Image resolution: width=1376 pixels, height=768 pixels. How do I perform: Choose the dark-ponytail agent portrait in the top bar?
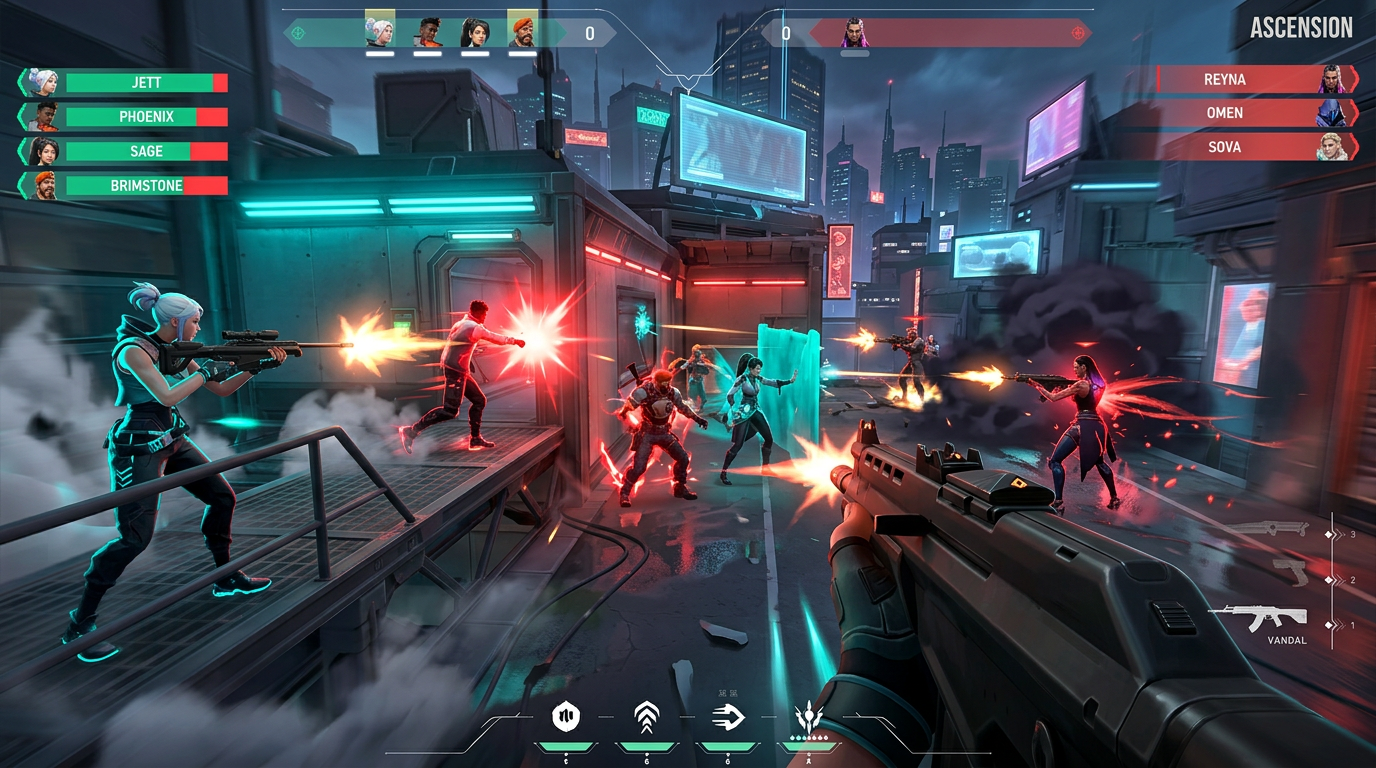(475, 31)
